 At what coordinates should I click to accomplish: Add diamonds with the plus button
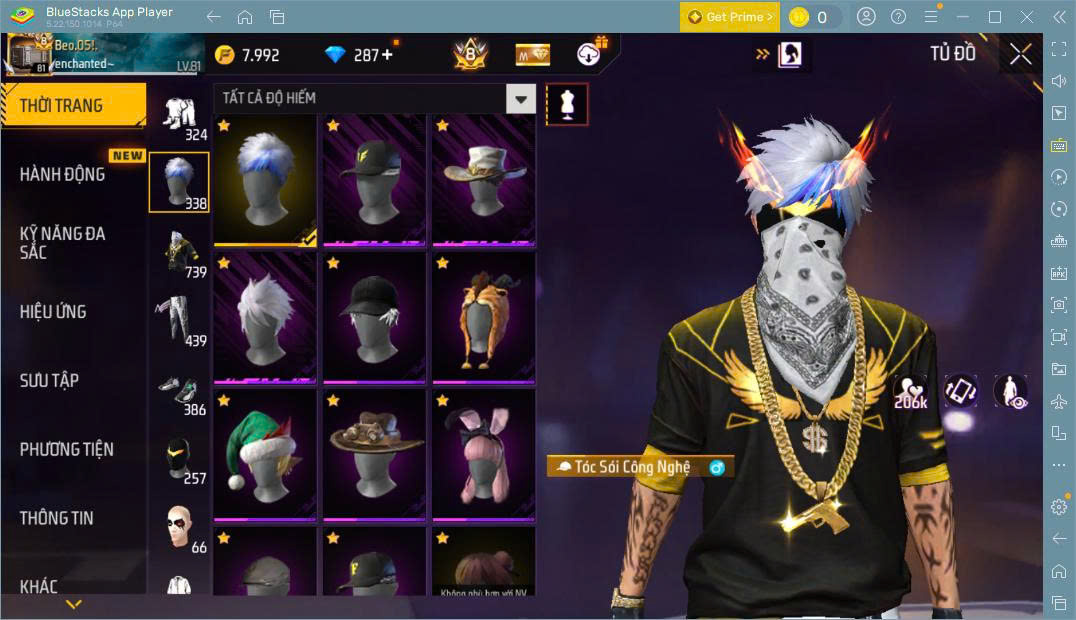(387, 54)
